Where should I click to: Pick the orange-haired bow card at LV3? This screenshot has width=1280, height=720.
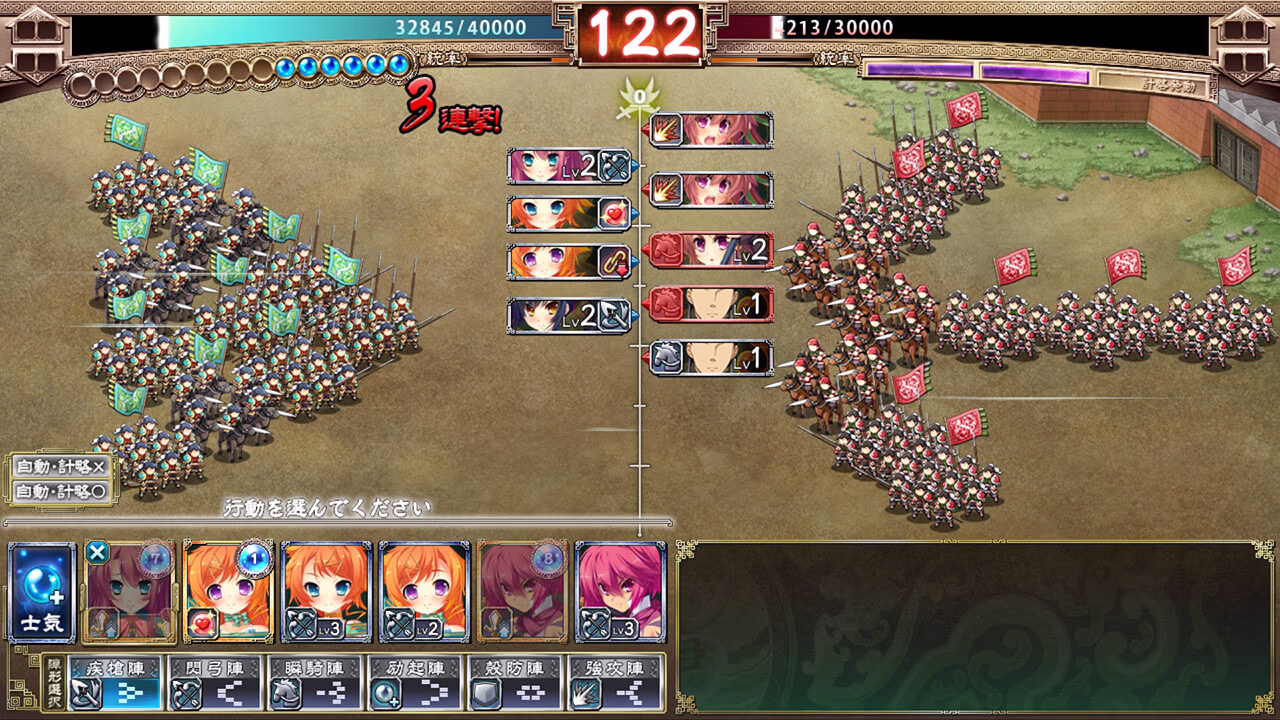tap(326, 592)
